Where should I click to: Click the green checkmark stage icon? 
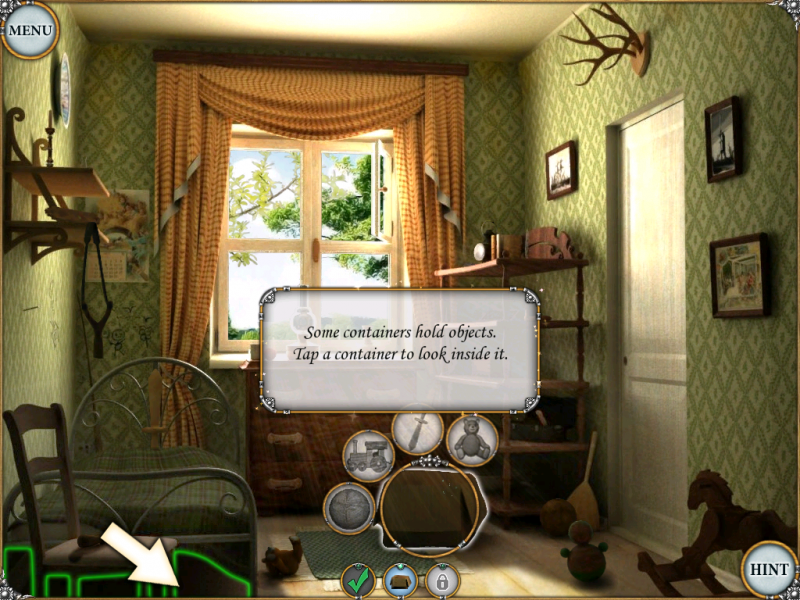tap(358, 580)
